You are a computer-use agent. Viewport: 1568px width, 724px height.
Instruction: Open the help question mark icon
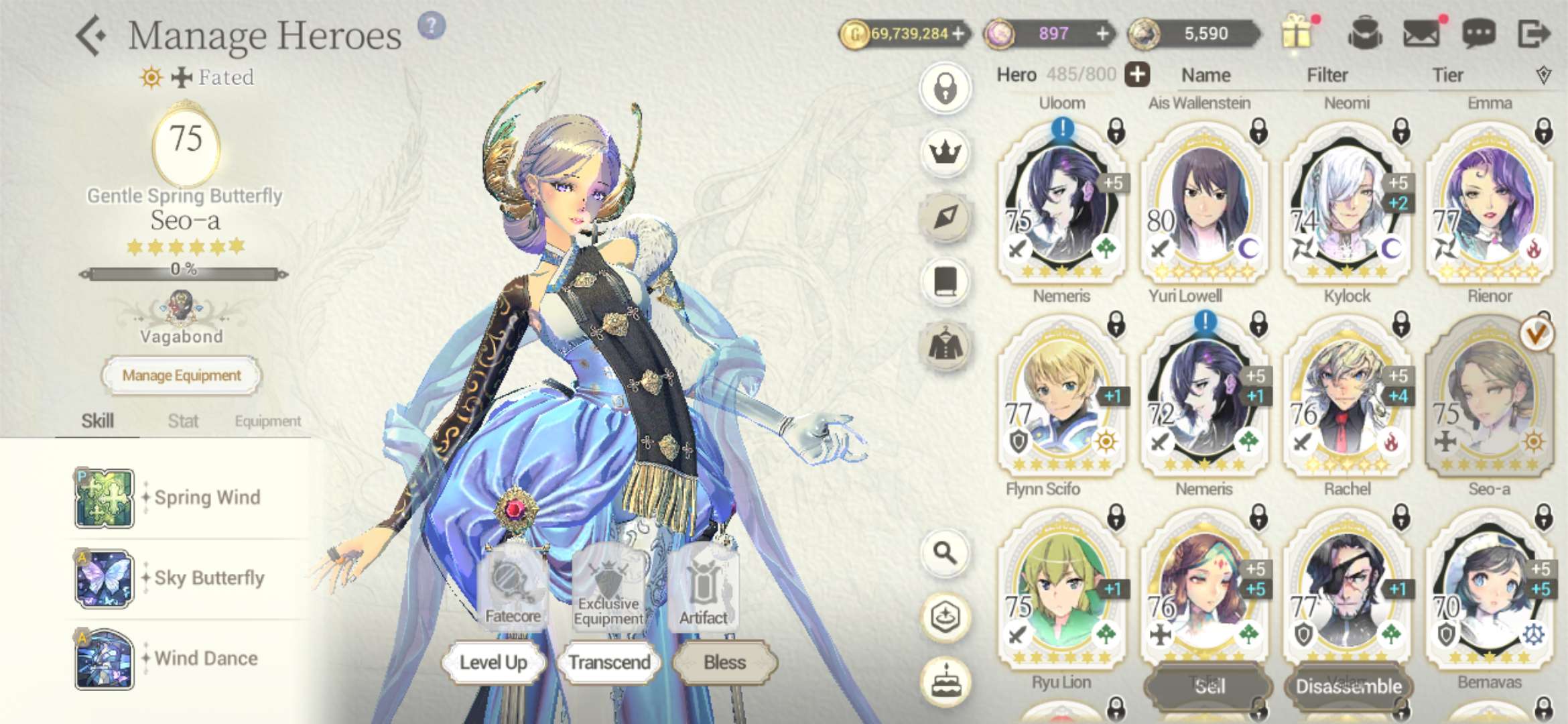click(x=432, y=26)
